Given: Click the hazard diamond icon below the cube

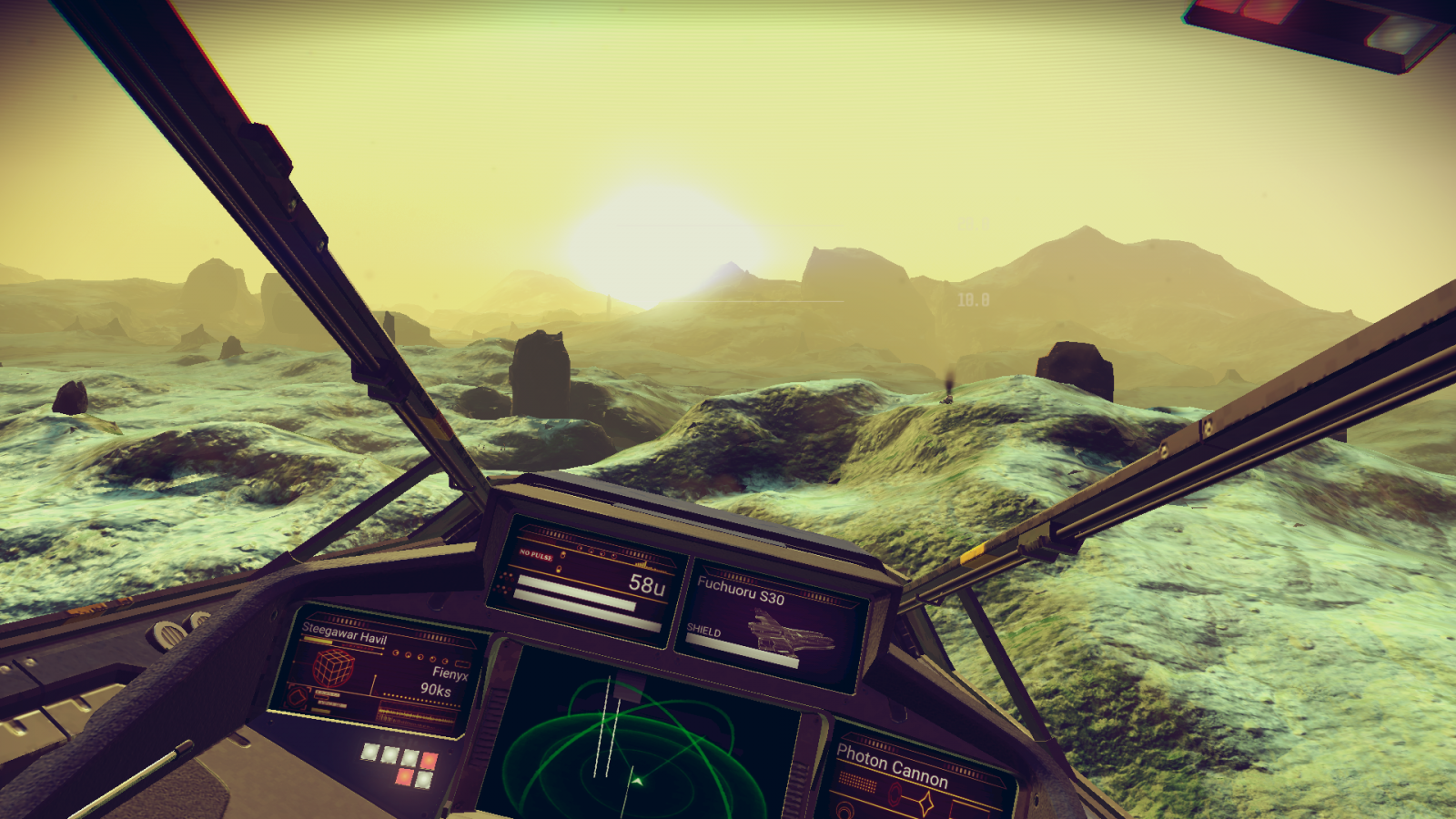Looking at the screenshot, I should coord(298,696).
